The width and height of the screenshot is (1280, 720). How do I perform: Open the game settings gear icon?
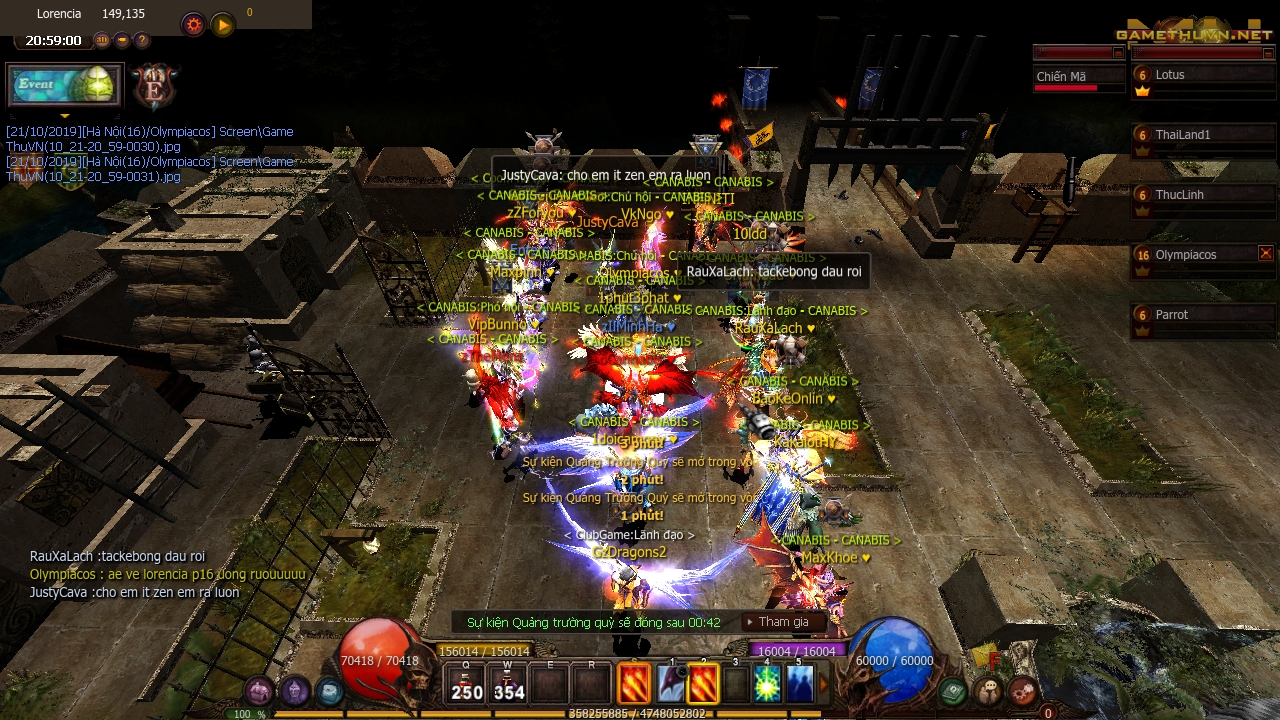194,24
